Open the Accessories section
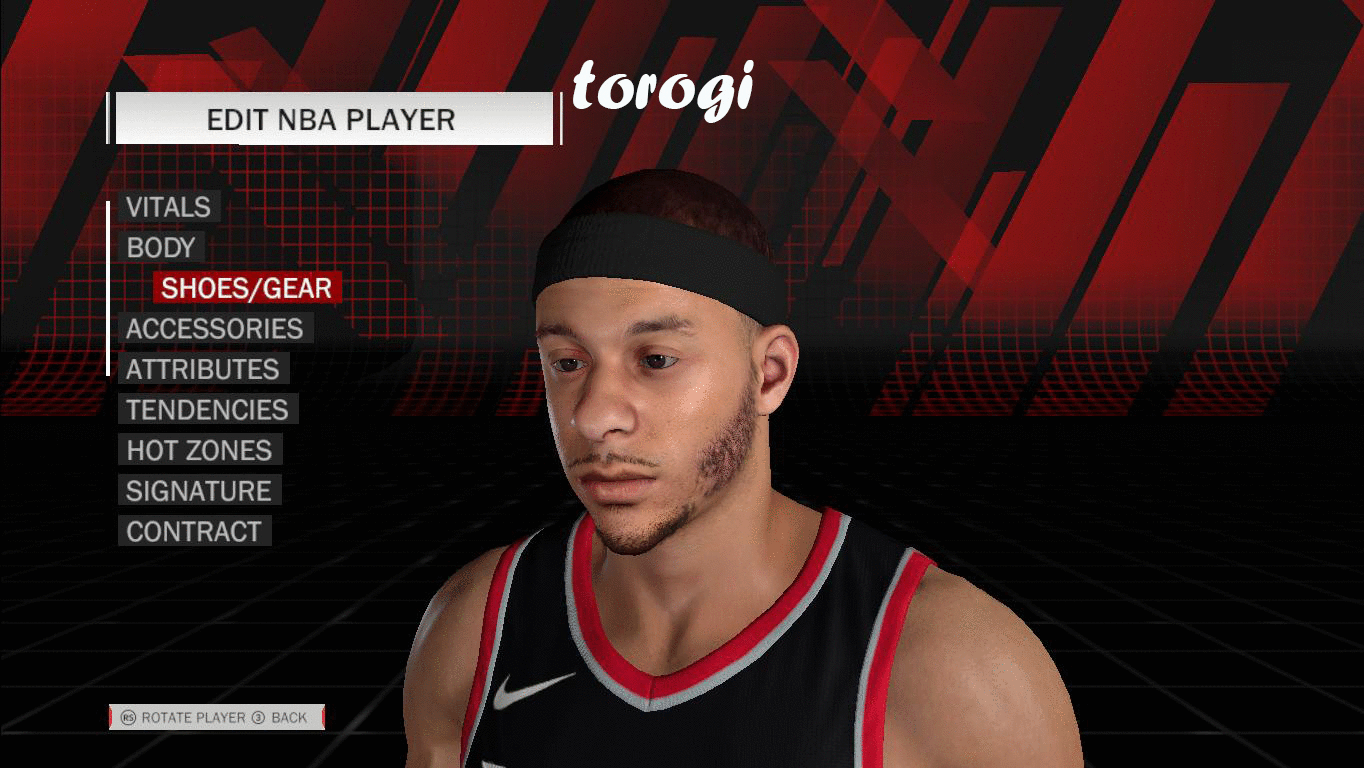The image size is (1364, 768). (x=214, y=329)
